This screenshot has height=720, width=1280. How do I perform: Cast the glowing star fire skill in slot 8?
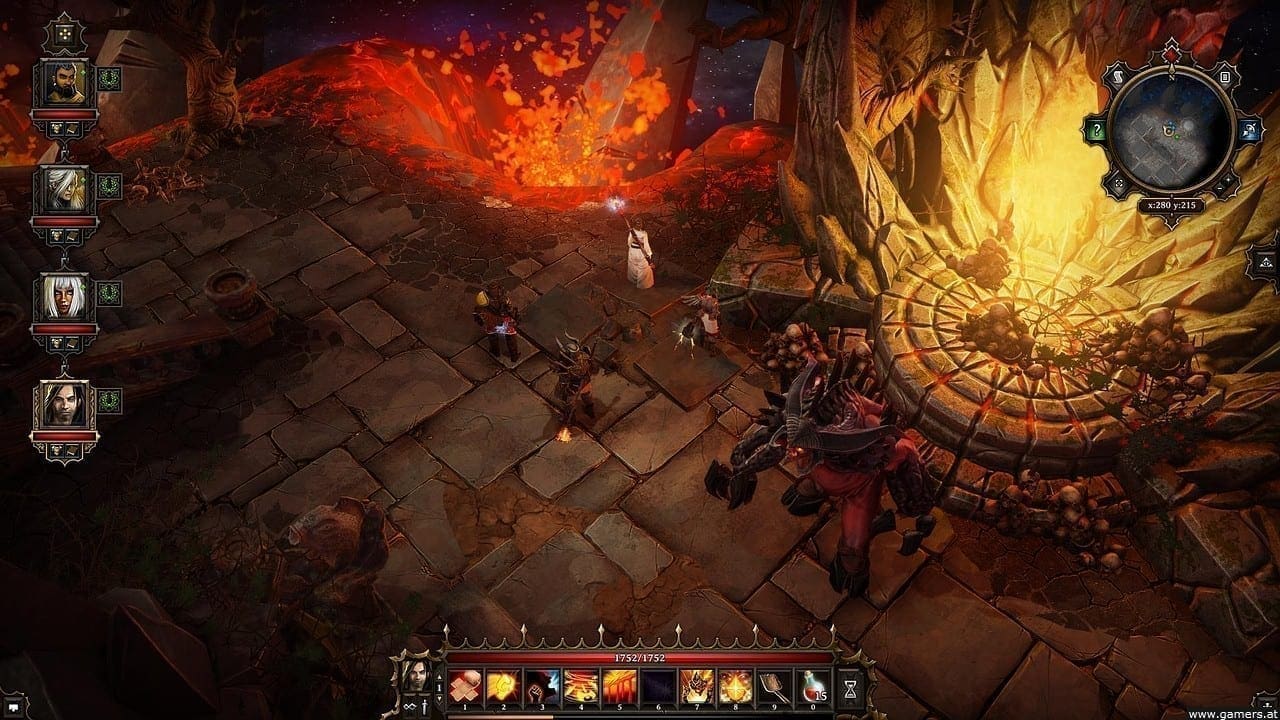click(736, 684)
